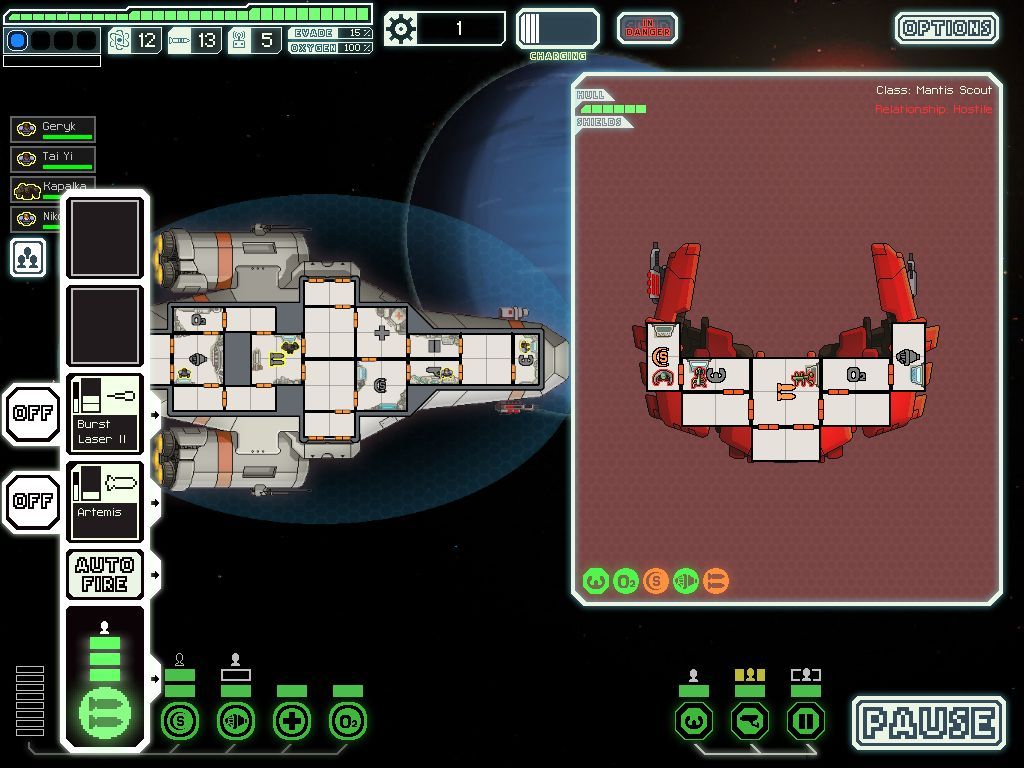1024x768 pixels.
Task: Hit the Pause button
Action: [x=929, y=723]
